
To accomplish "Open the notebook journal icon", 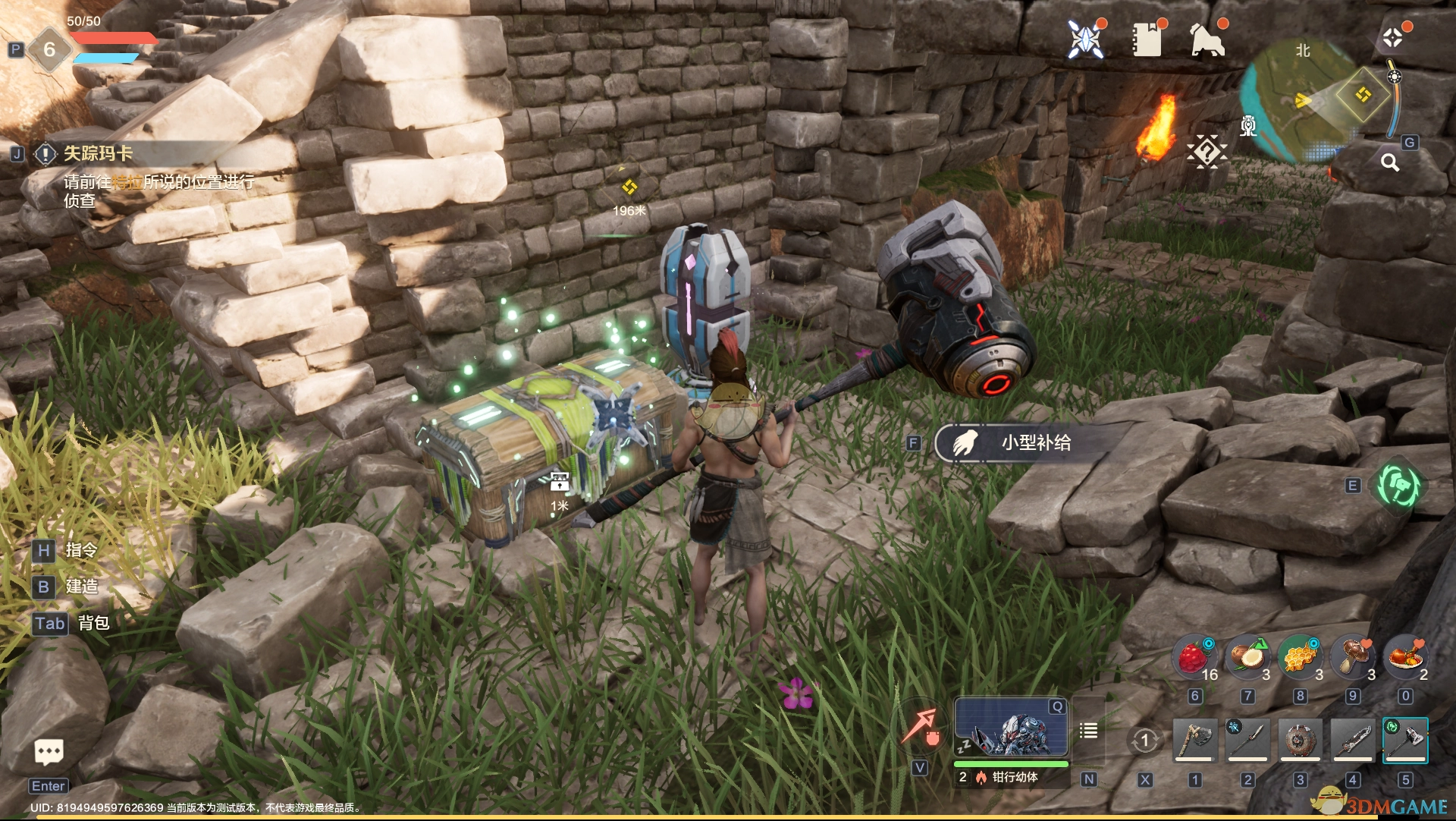I will (1147, 39).
